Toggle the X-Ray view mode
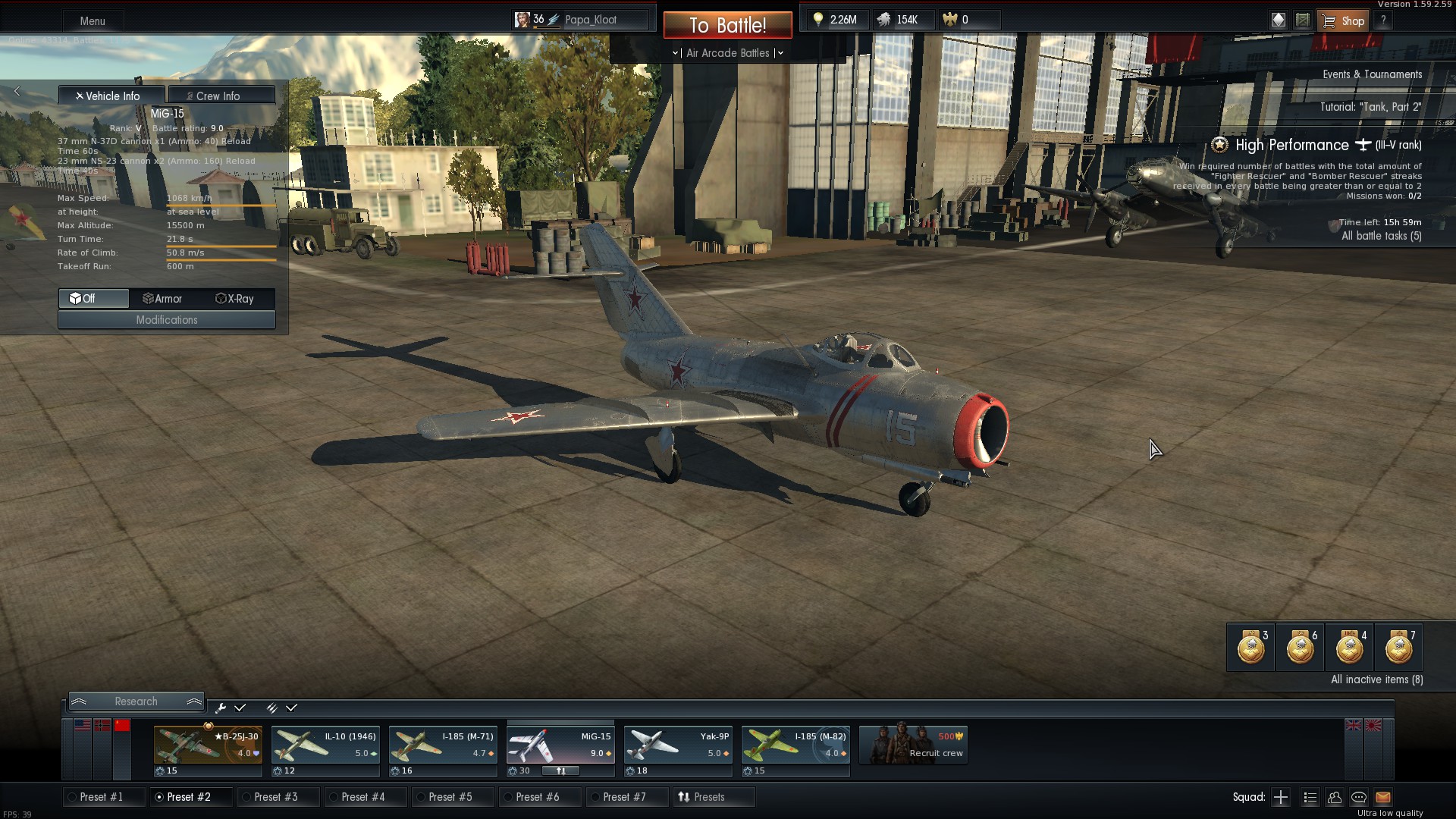1456x819 pixels. tap(235, 299)
